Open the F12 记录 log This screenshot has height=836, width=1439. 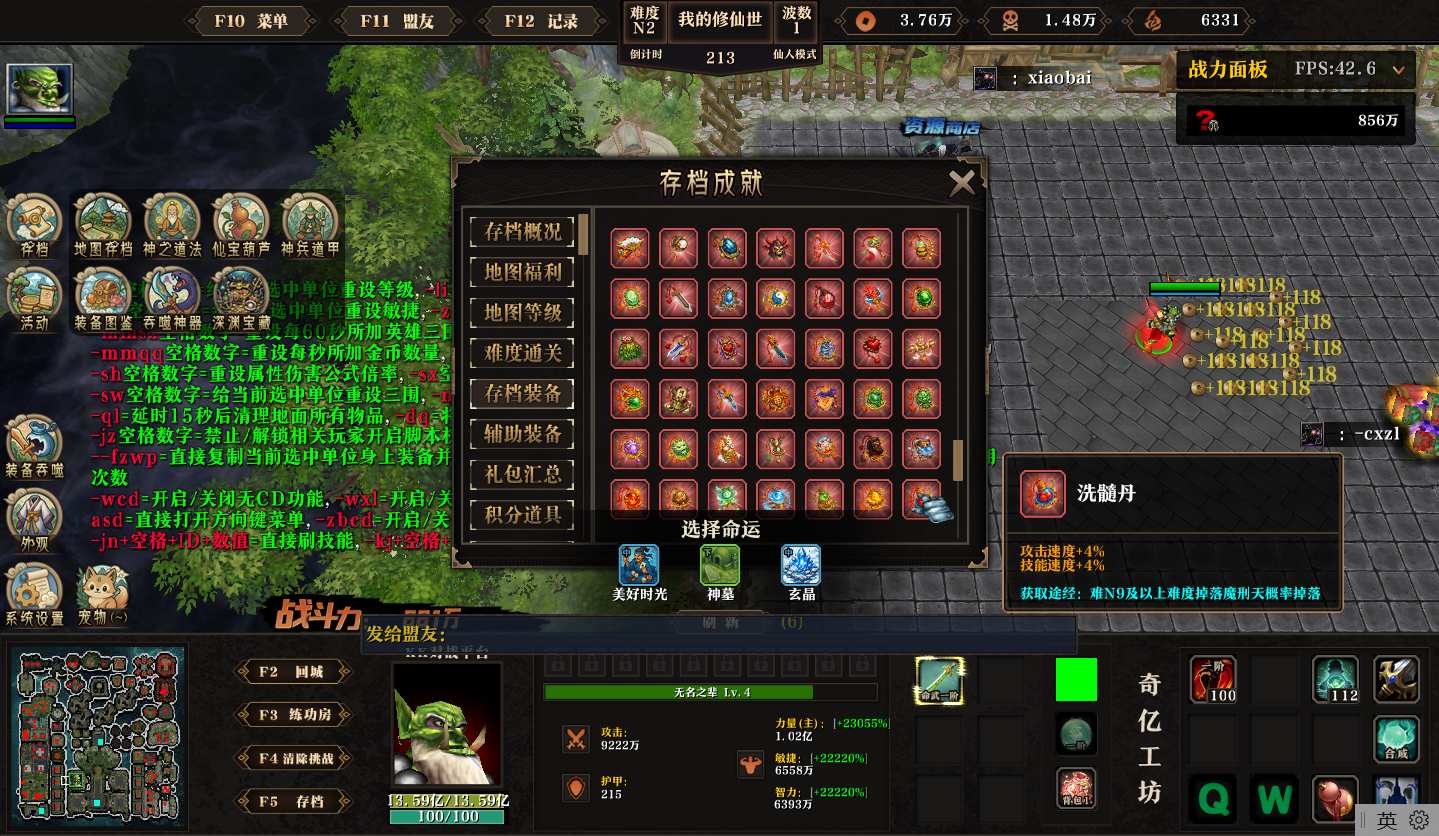point(541,21)
